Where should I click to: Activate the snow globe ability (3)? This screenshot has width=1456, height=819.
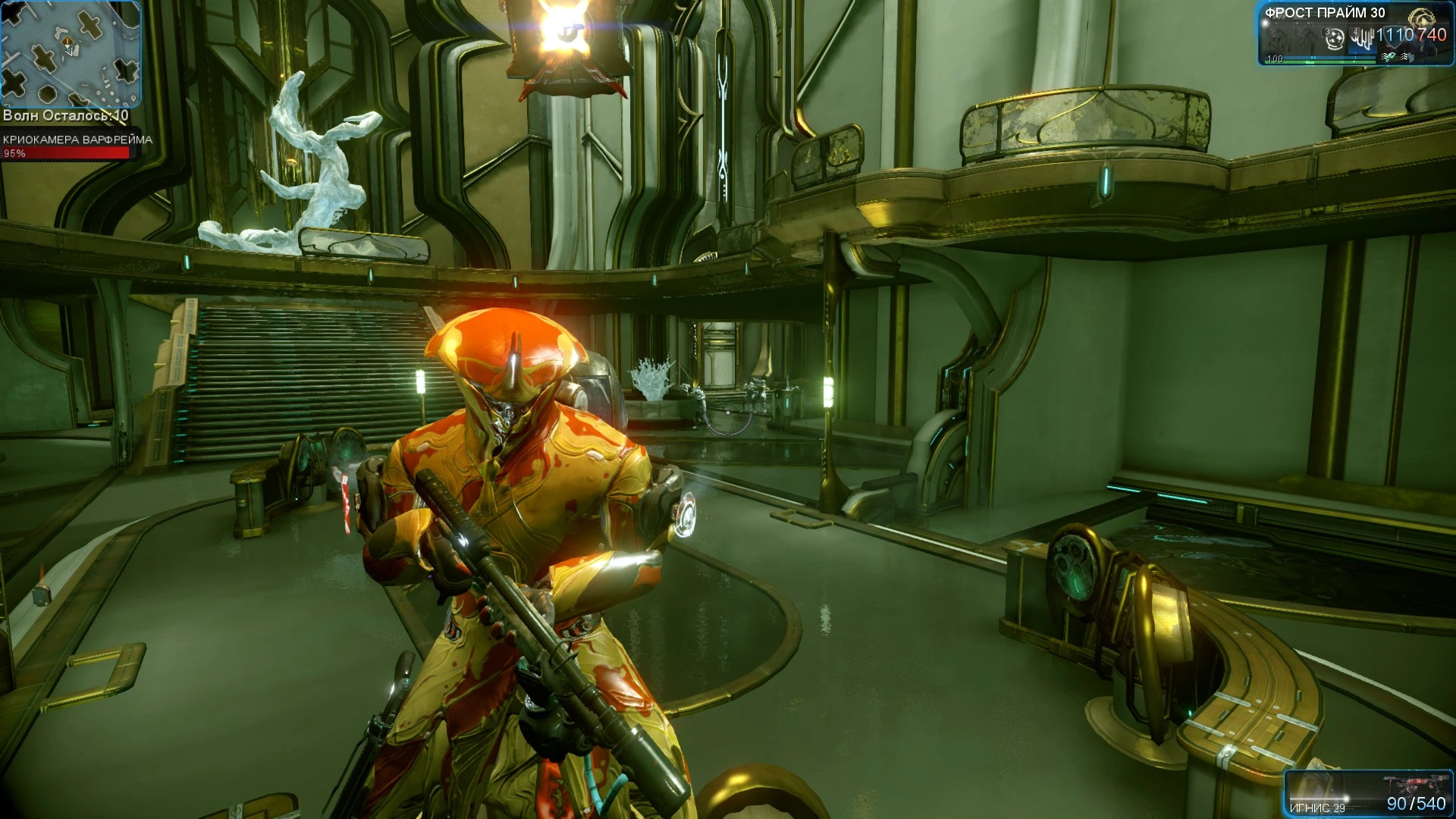point(1336,38)
